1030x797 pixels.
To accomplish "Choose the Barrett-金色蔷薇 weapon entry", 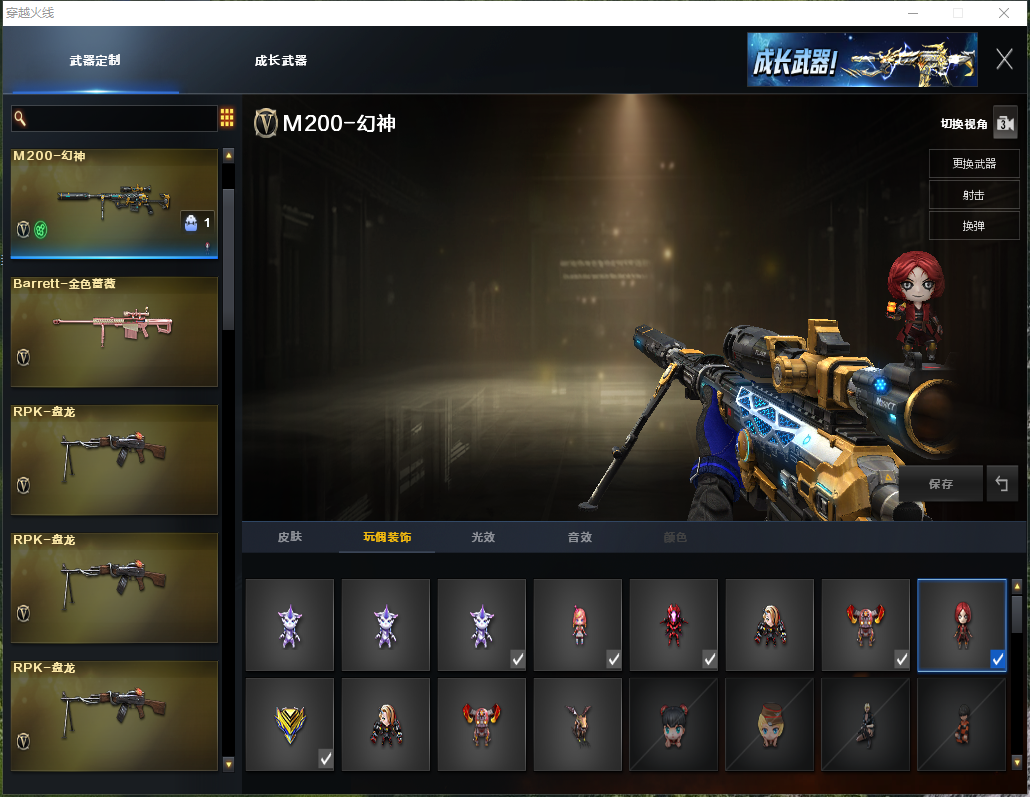I will [x=114, y=331].
